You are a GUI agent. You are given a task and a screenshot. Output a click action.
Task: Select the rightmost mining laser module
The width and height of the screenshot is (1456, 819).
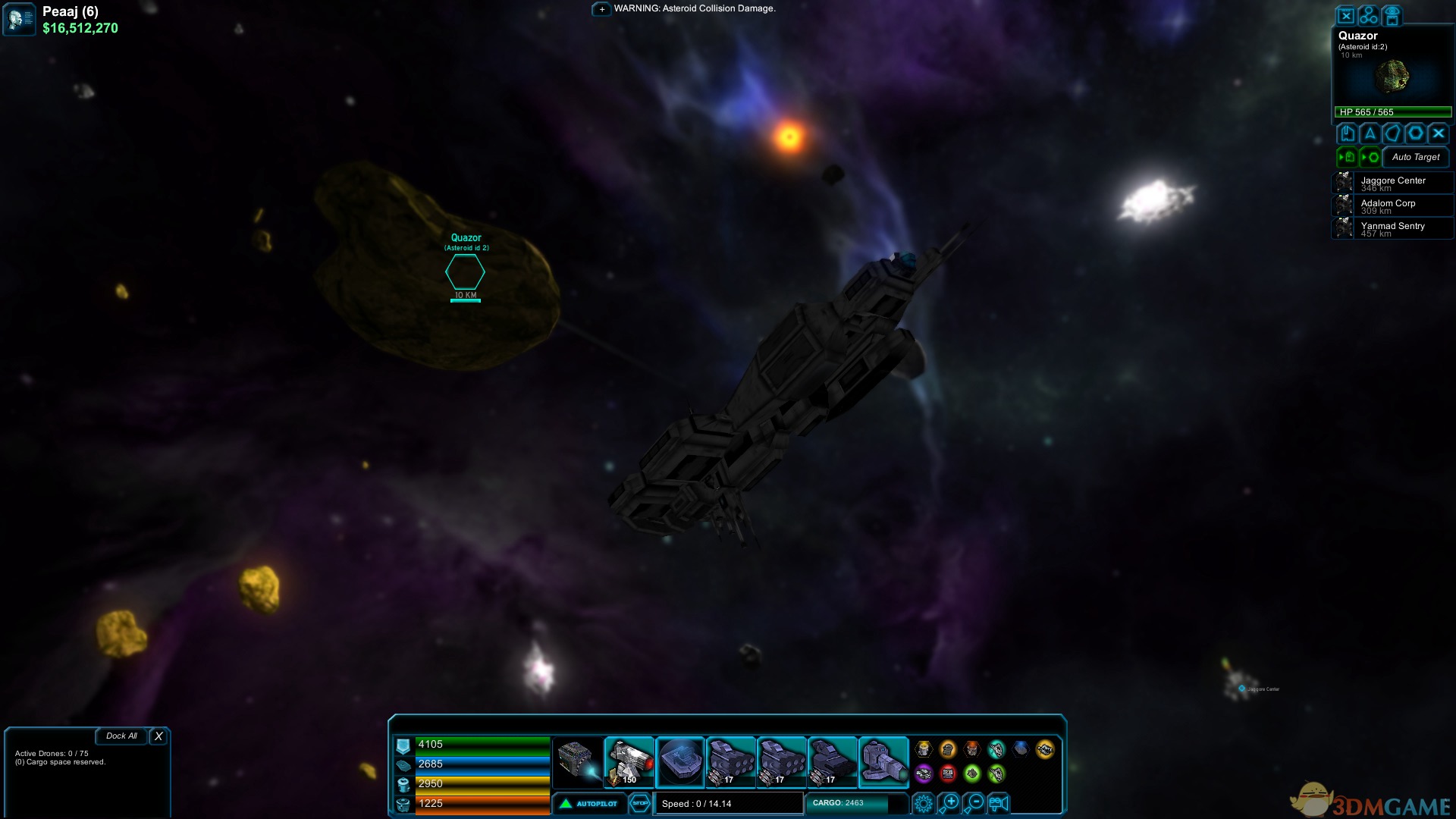click(x=883, y=761)
